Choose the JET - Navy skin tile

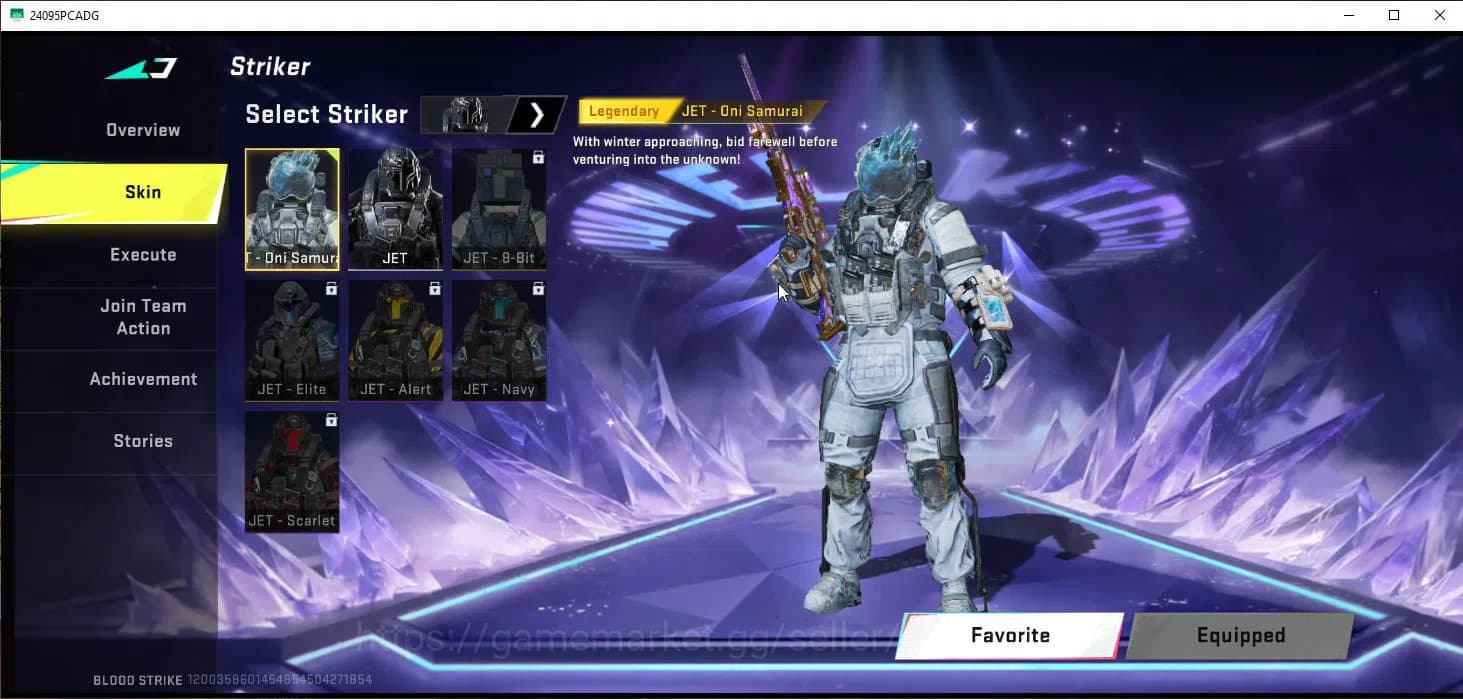[x=498, y=340]
